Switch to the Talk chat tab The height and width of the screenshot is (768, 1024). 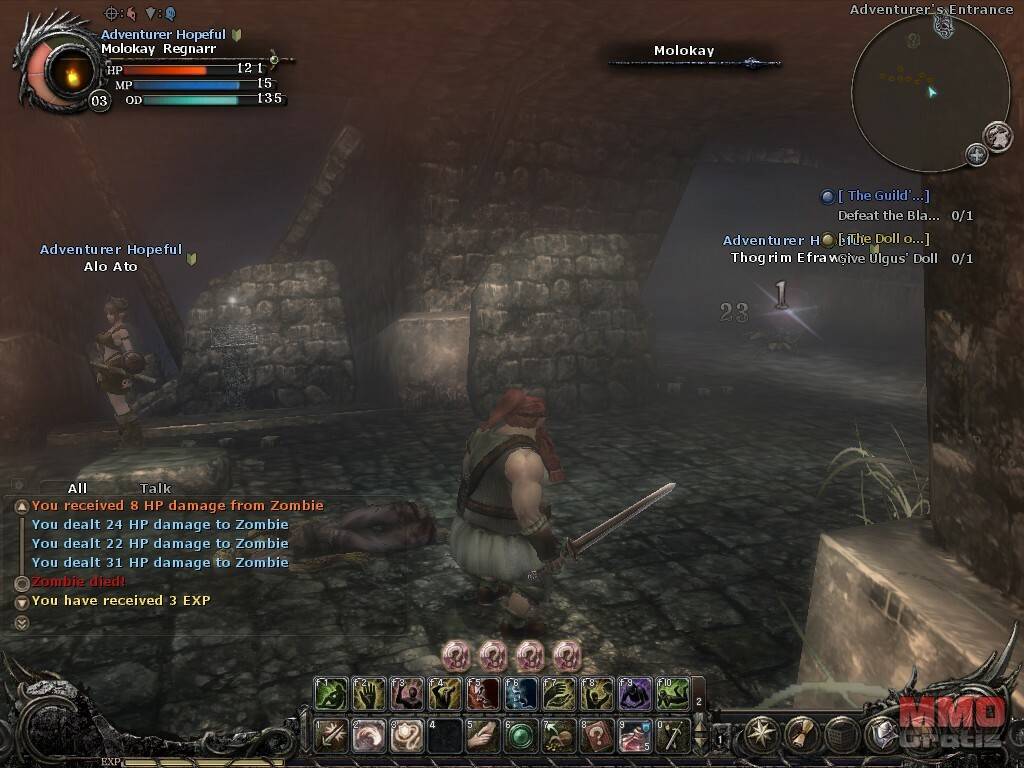pos(155,488)
